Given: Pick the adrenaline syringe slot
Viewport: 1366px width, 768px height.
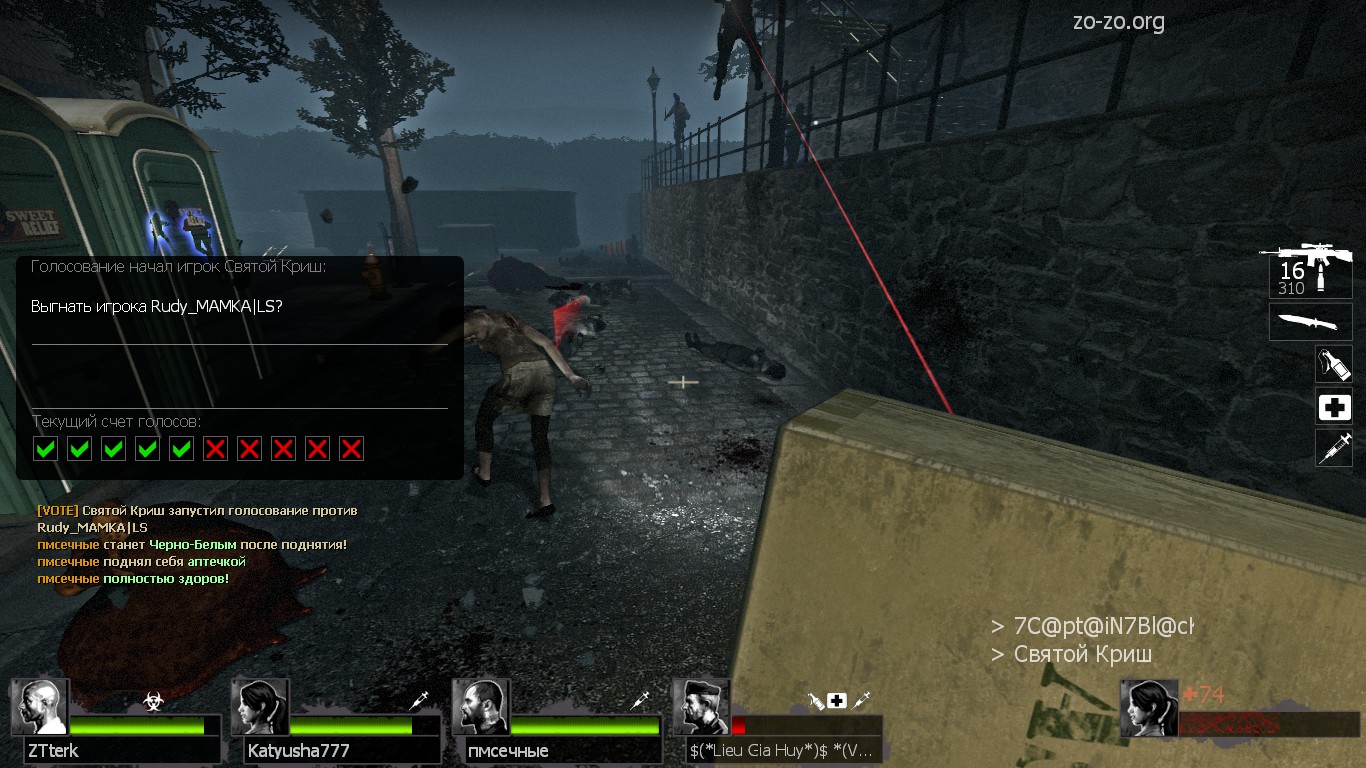Looking at the screenshot, I should coord(1334,448).
